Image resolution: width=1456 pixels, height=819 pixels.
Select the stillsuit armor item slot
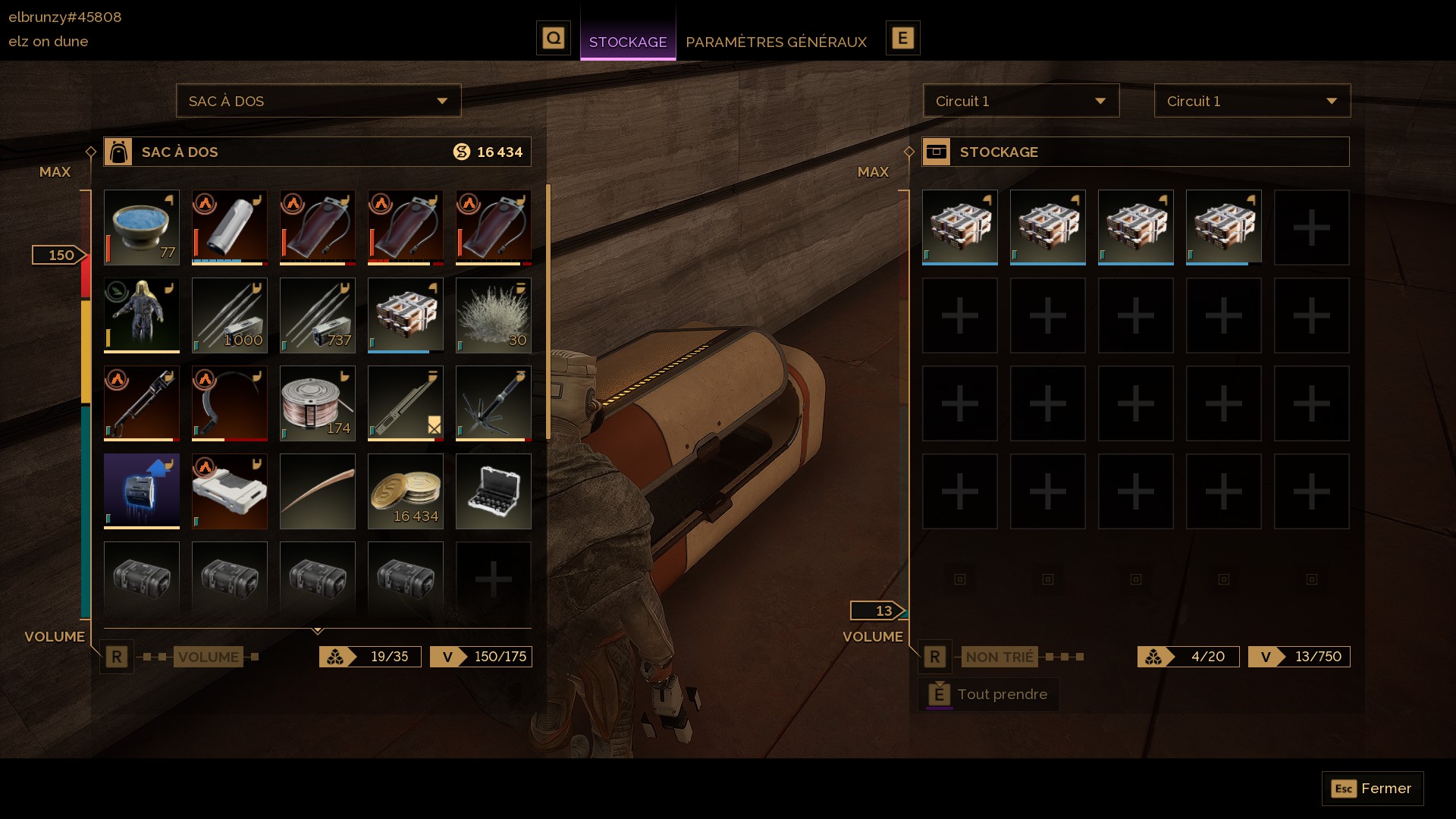click(x=142, y=315)
